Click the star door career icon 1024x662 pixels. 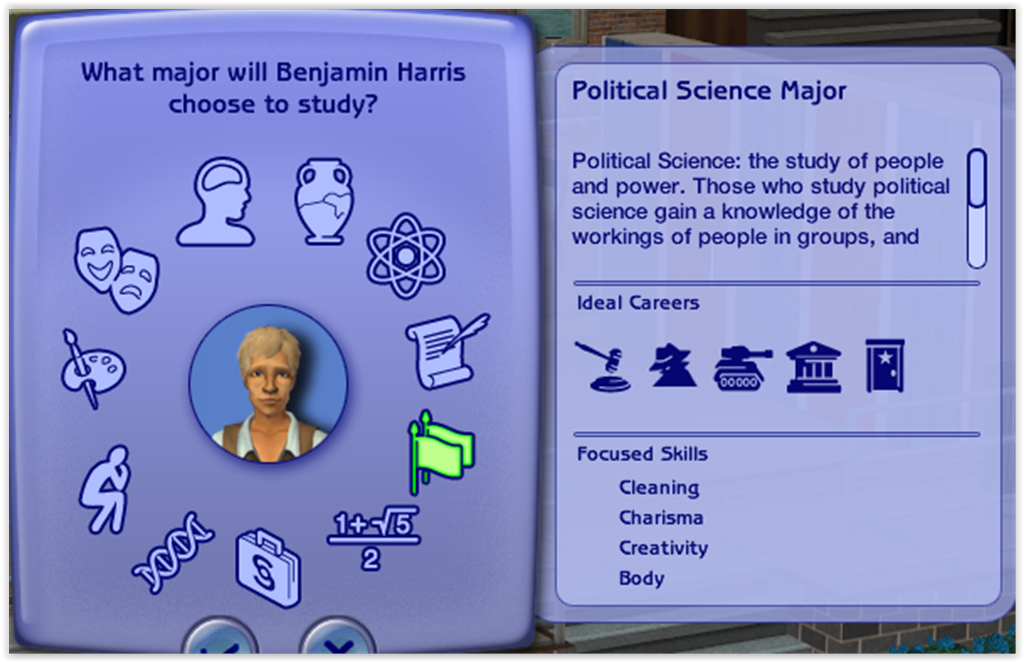pyautogui.click(x=884, y=366)
